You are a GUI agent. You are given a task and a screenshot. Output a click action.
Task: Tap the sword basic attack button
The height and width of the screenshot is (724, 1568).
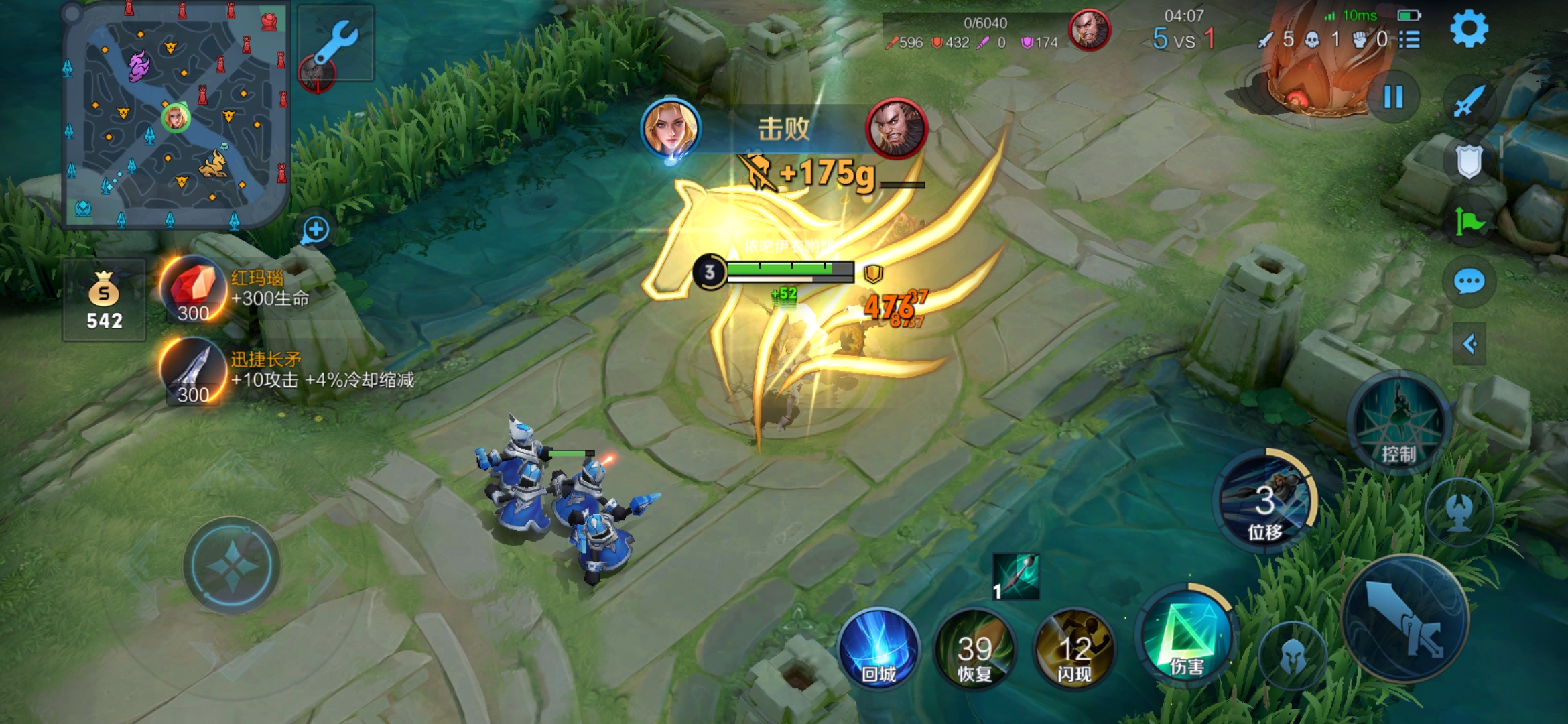coord(1406,618)
